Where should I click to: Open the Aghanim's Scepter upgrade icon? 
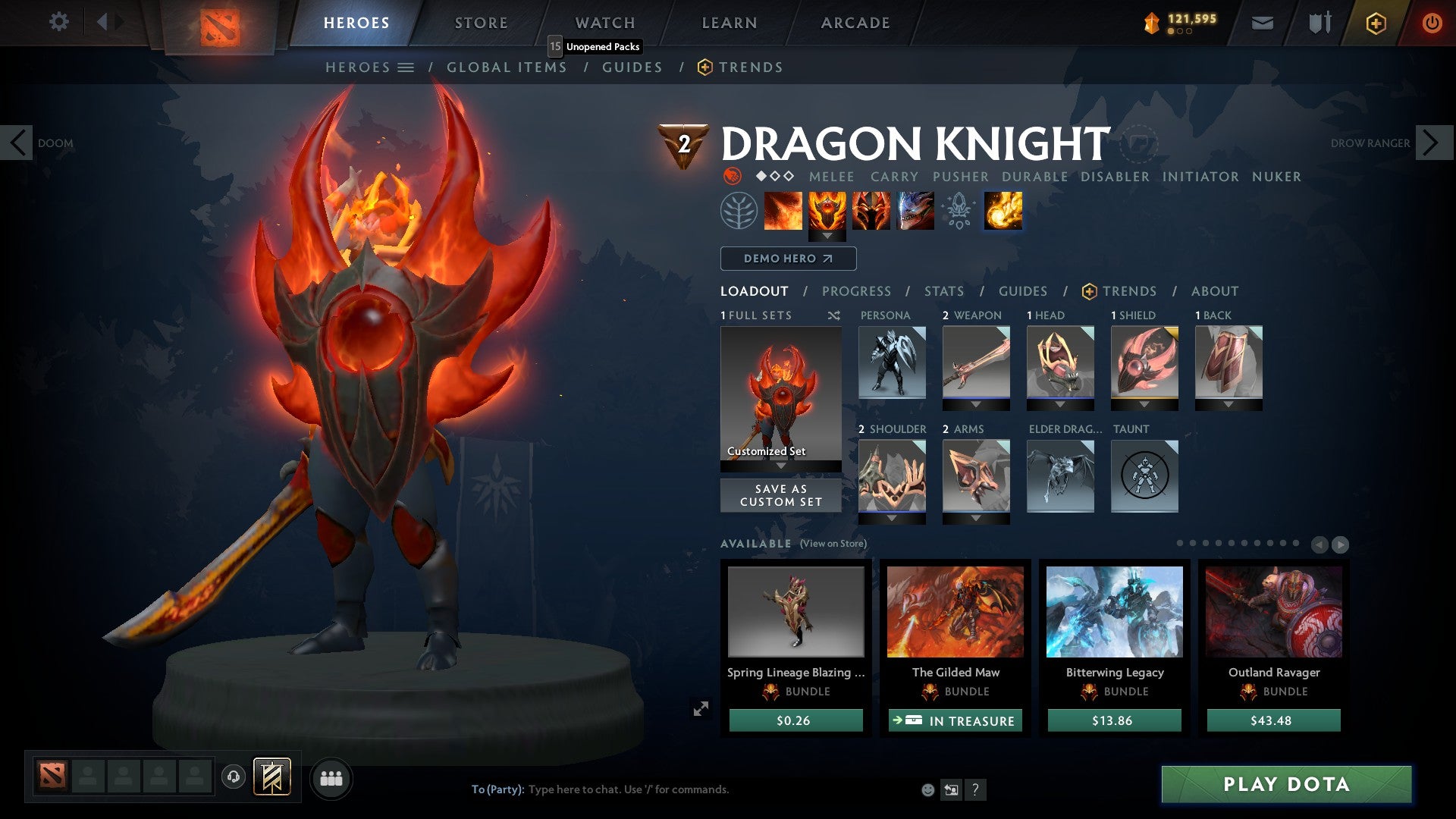(959, 211)
